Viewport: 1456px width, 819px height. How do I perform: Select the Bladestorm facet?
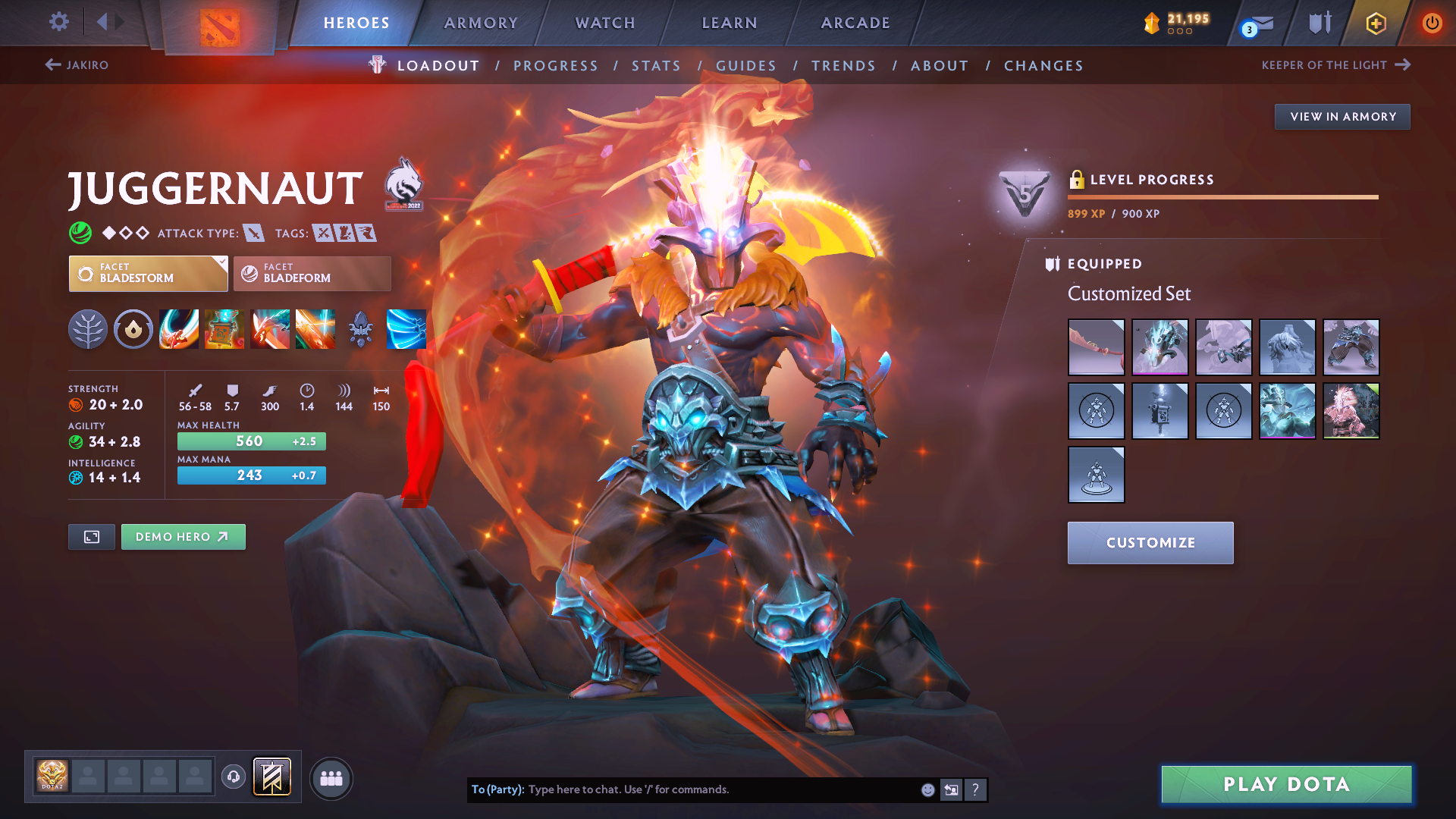coord(148,274)
